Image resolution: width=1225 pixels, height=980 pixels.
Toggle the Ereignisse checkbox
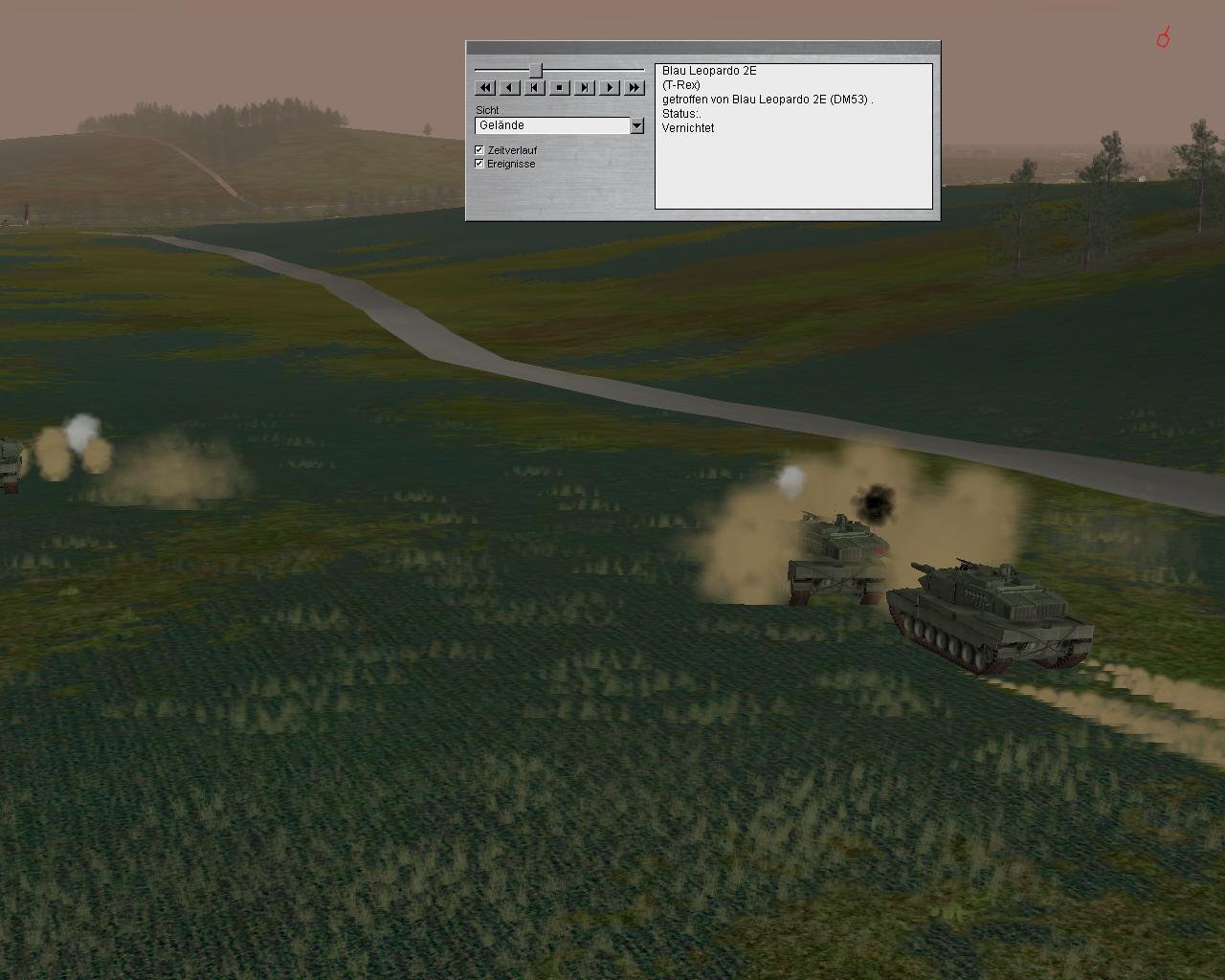pos(479,164)
